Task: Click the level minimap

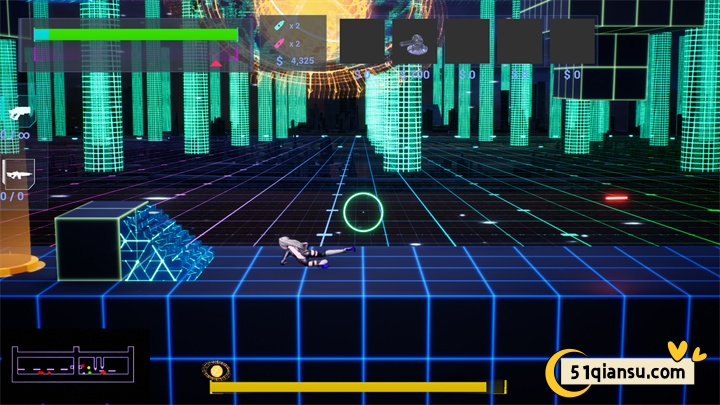Action: point(75,365)
